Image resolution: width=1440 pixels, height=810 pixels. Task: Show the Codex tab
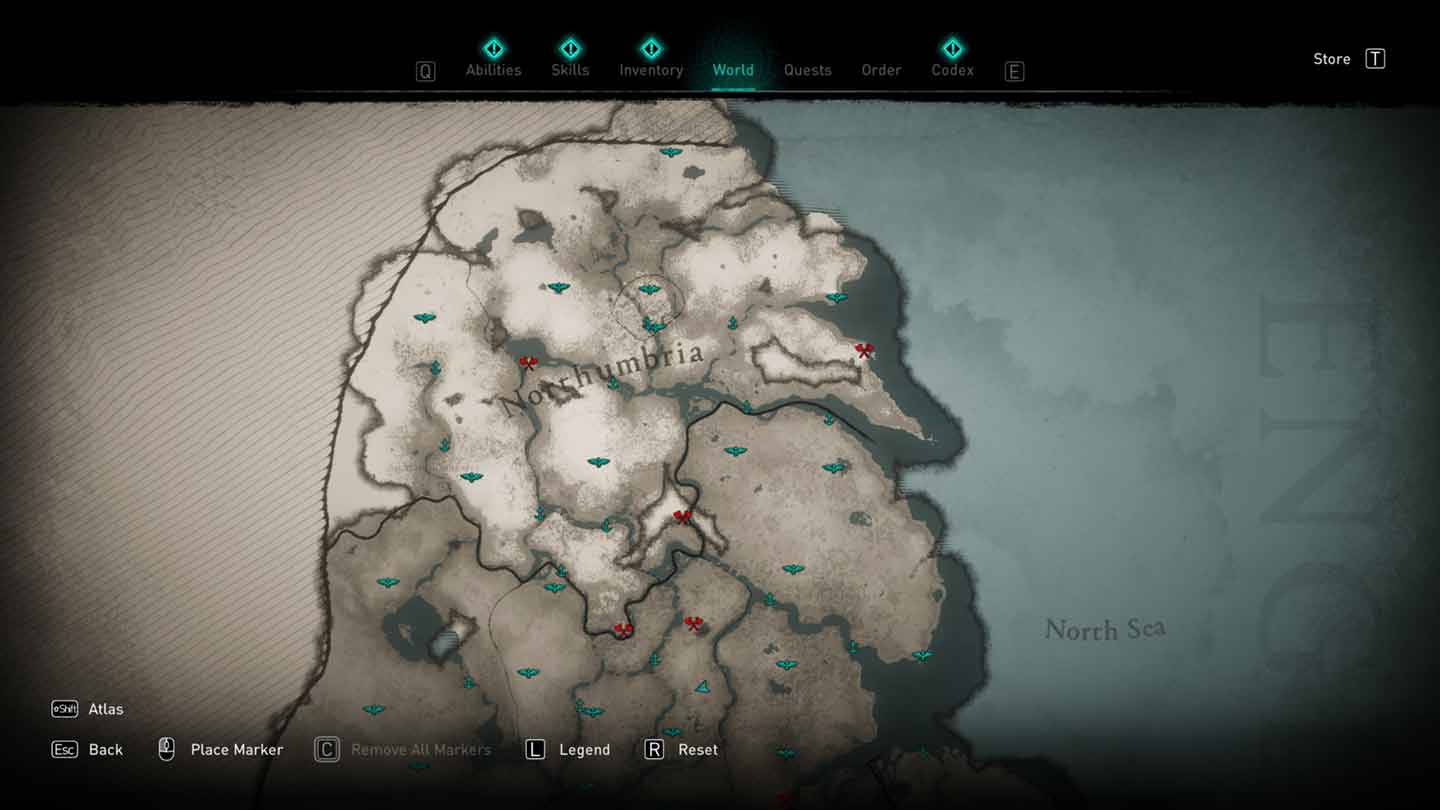[952, 70]
